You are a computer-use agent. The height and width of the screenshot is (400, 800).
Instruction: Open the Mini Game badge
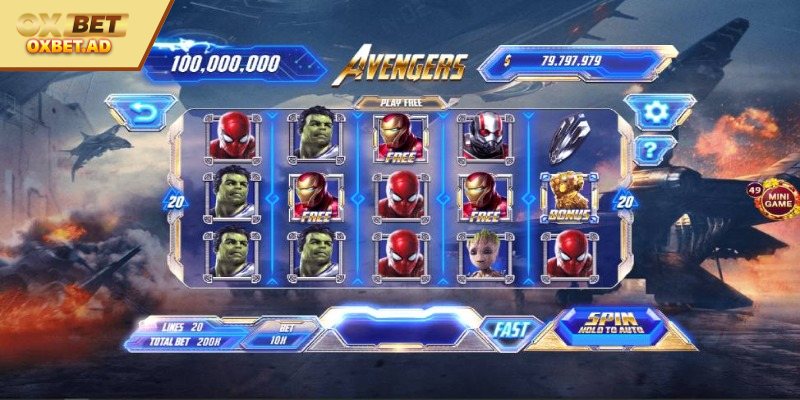pyautogui.click(x=779, y=198)
